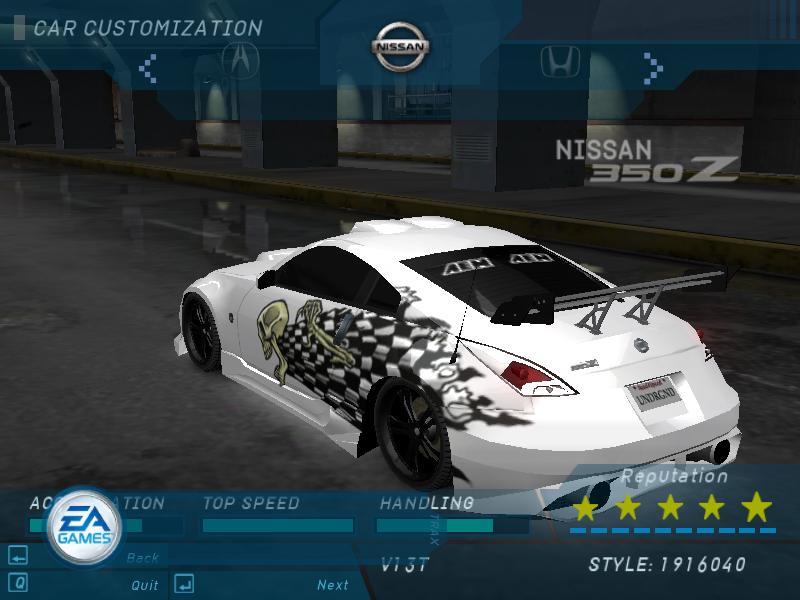Go Back from car customization

pyautogui.click(x=143, y=558)
